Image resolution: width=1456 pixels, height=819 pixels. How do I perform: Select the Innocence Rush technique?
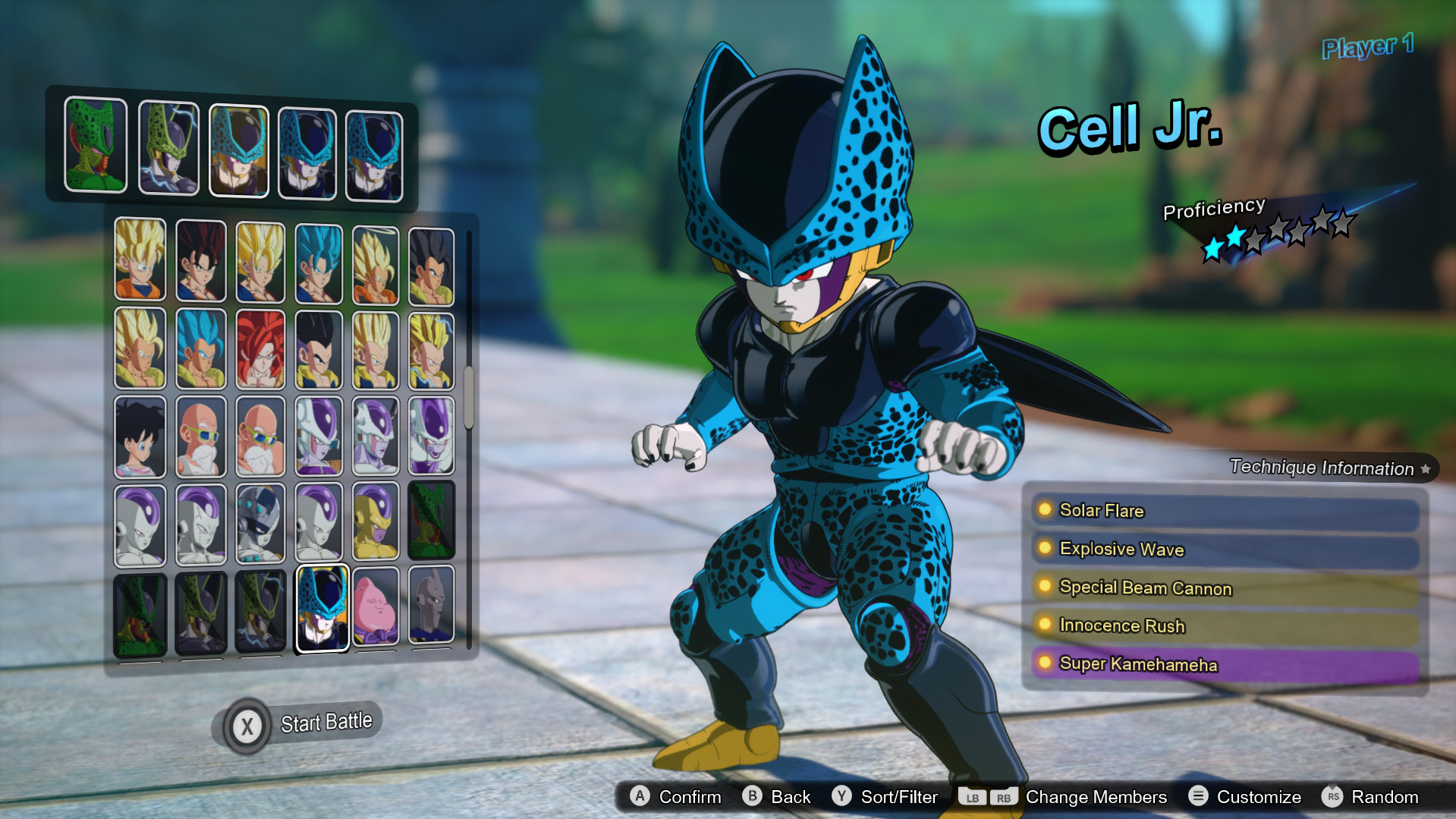tap(1225, 626)
